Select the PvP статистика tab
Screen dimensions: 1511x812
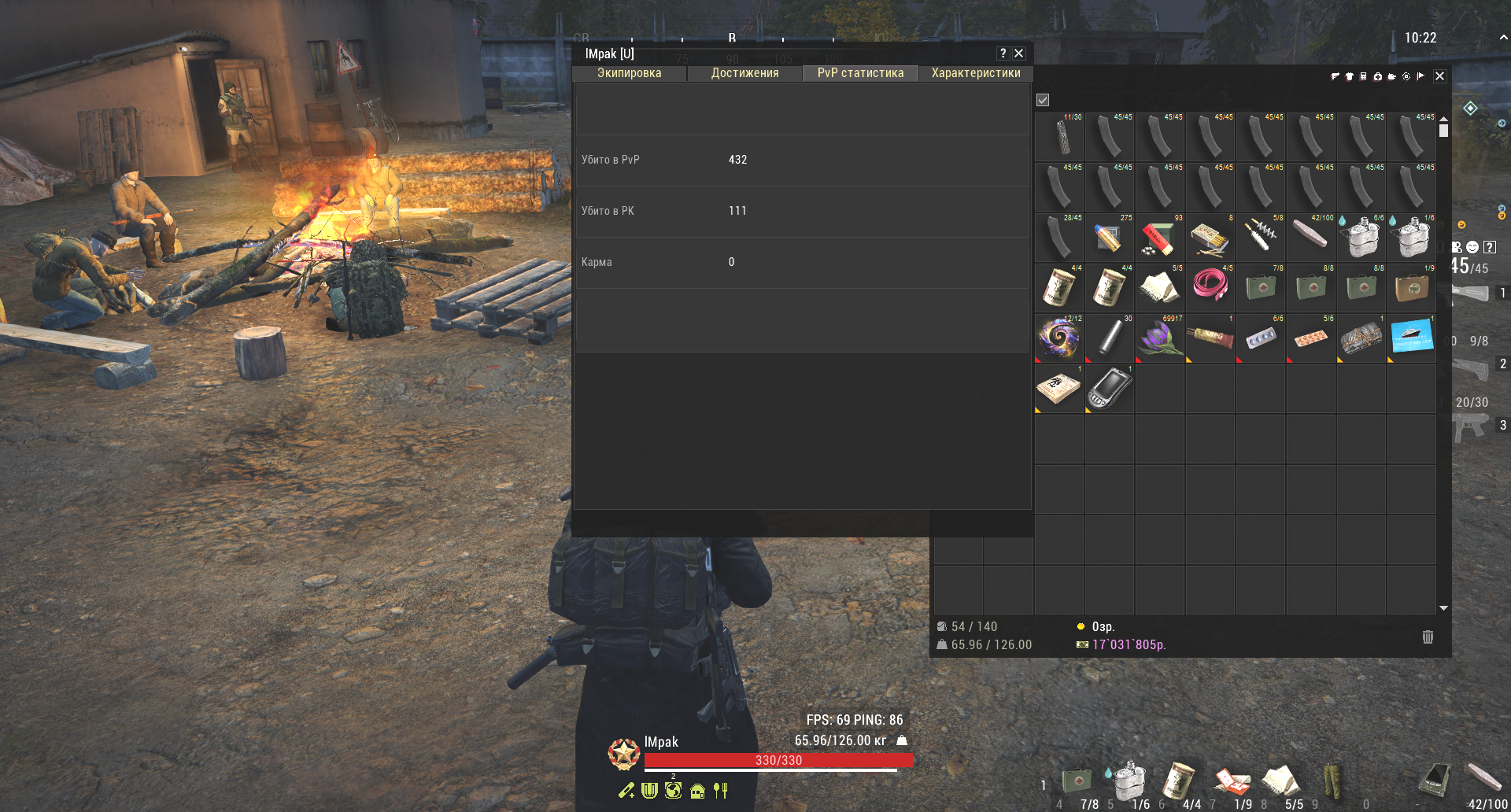tap(860, 73)
